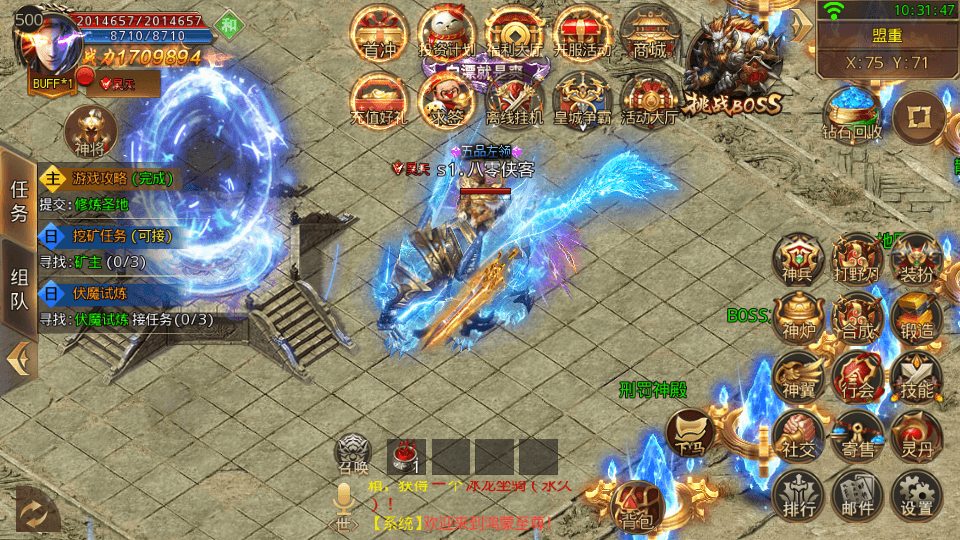Screen dimensions: 960x540
Task: Open the 技能 skills menu
Action: [x=915, y=376]
